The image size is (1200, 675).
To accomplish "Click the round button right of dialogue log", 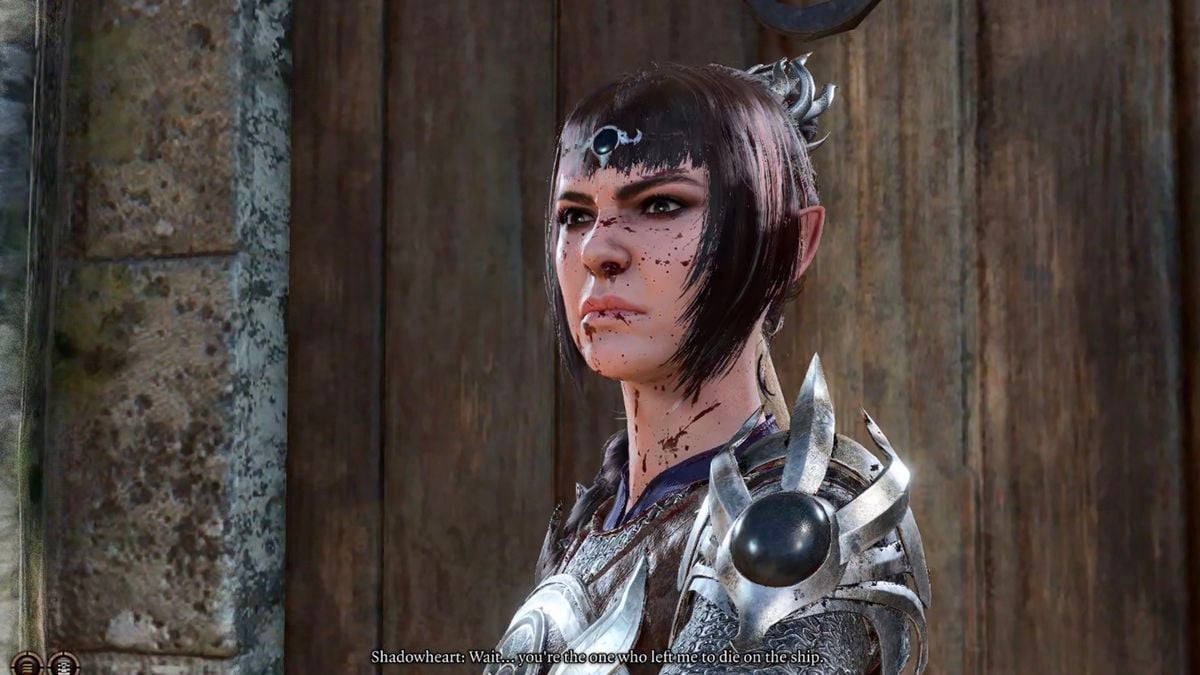I will tap(63, 663).
